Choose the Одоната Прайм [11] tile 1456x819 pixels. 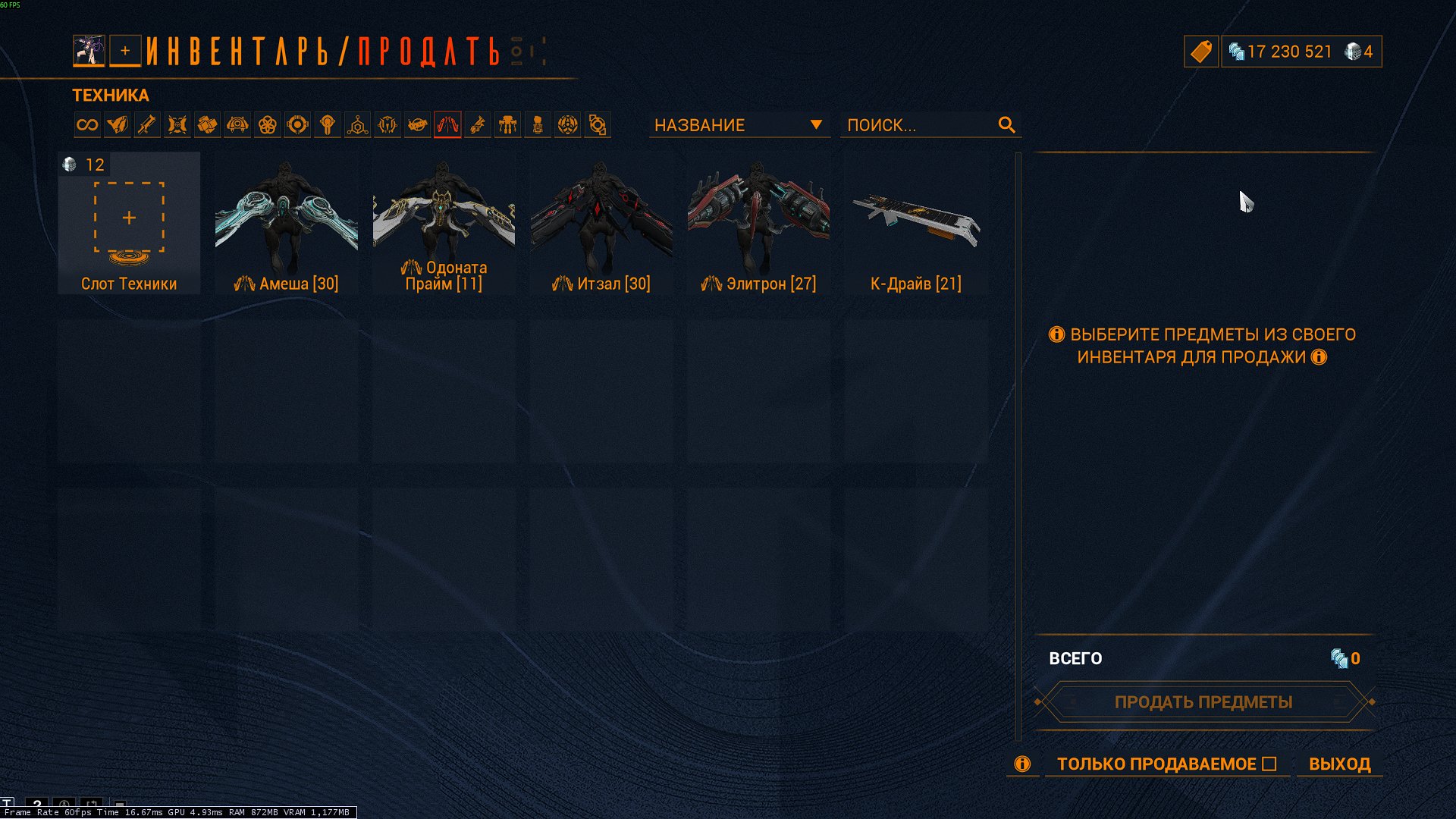click(x=444, y=224)
